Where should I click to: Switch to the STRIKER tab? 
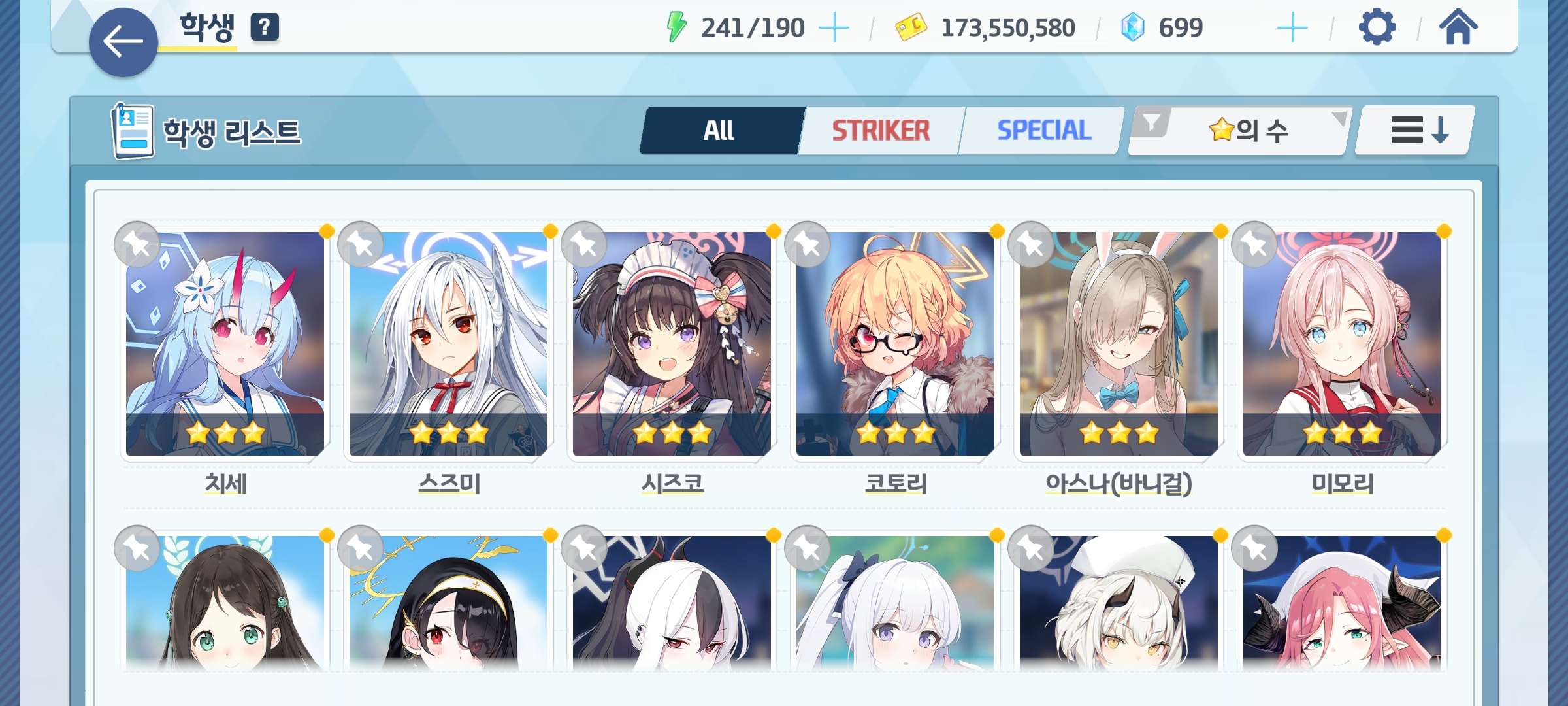point(881,131)
